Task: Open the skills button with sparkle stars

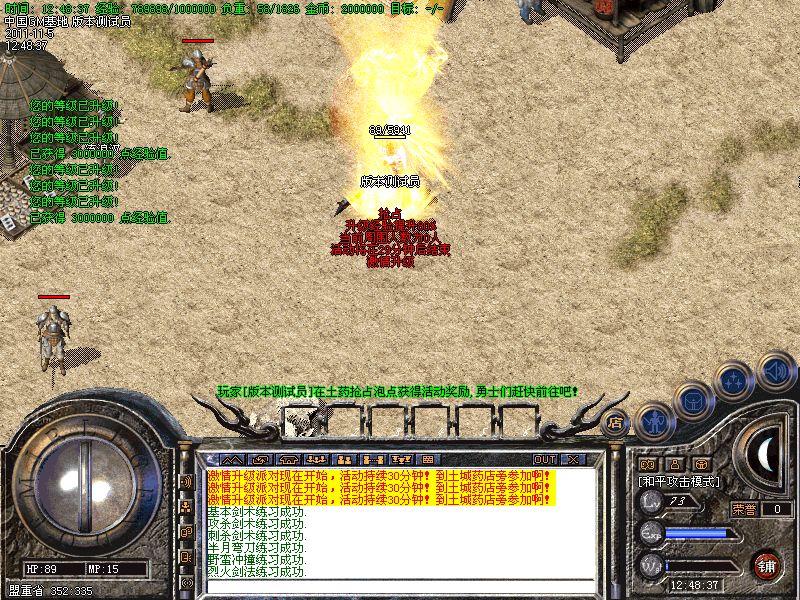Action: (734, 381)
